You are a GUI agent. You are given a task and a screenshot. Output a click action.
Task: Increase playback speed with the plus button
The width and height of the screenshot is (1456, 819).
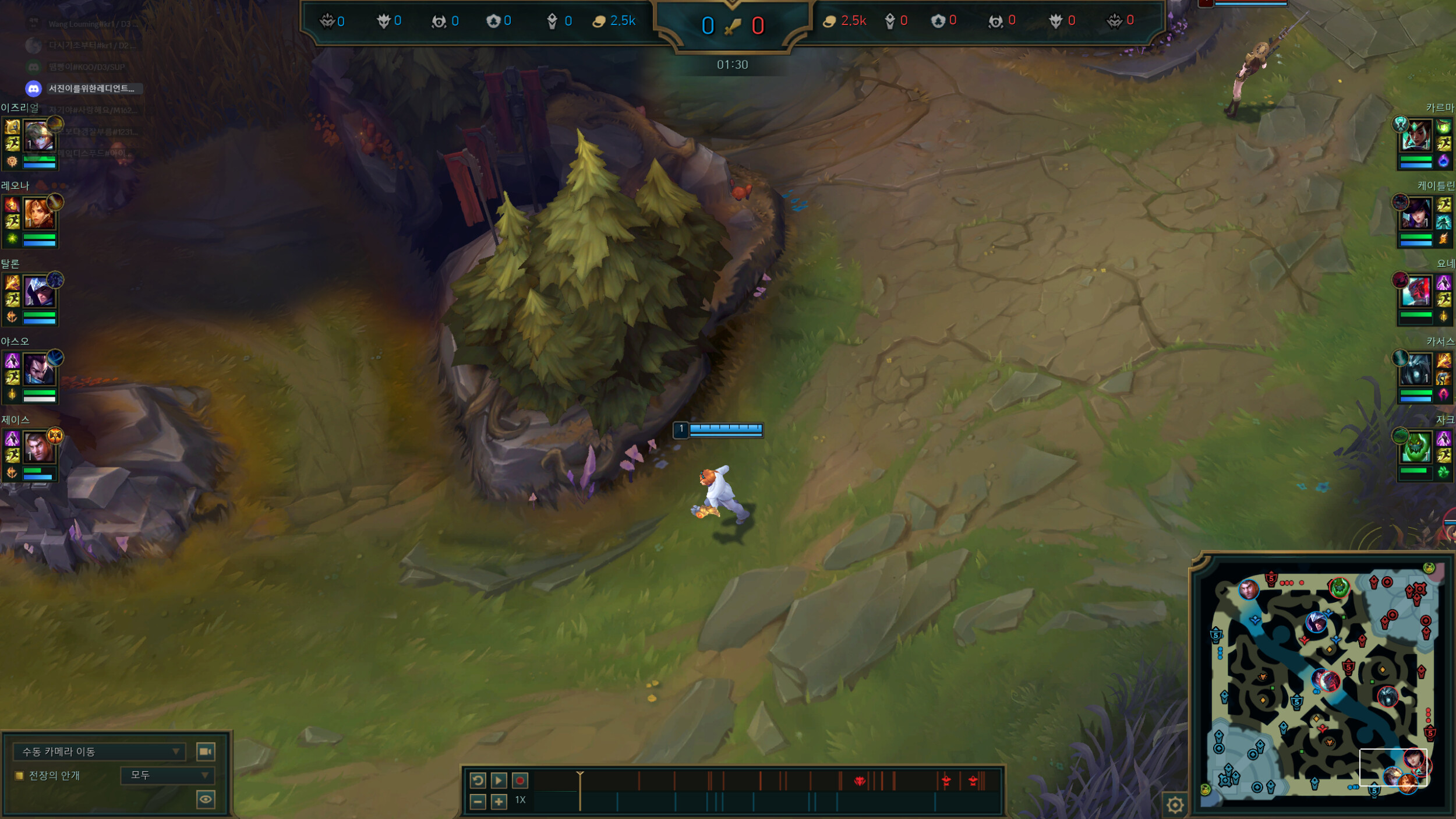499,802
